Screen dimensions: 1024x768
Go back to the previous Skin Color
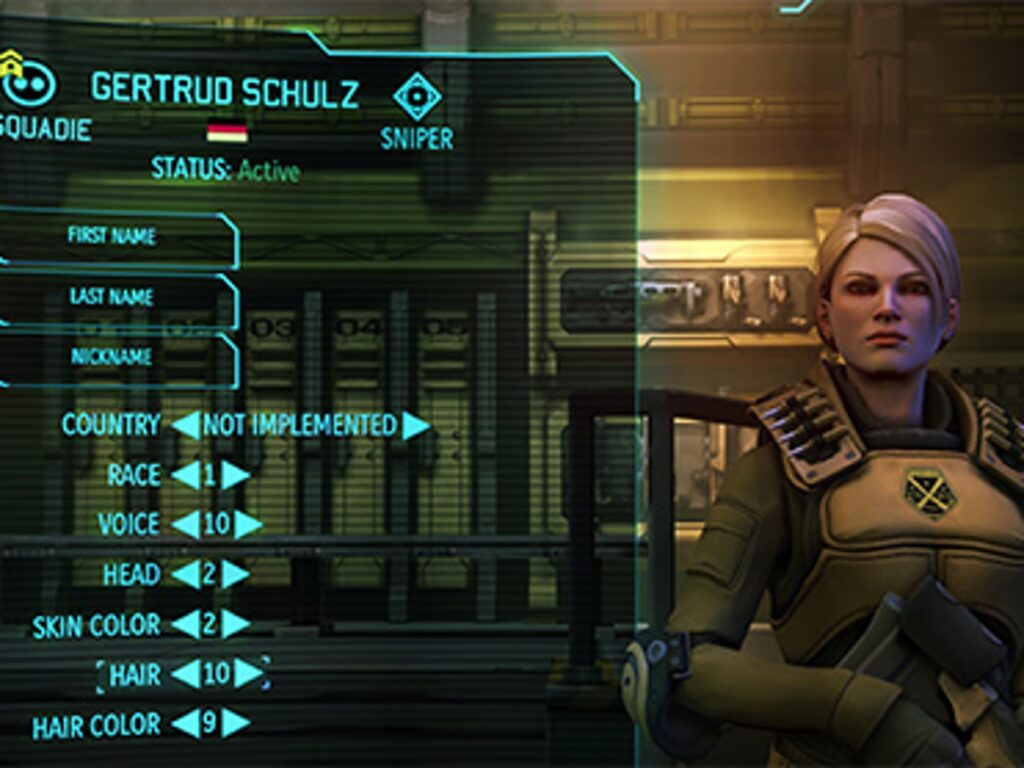tap(185, 624)
